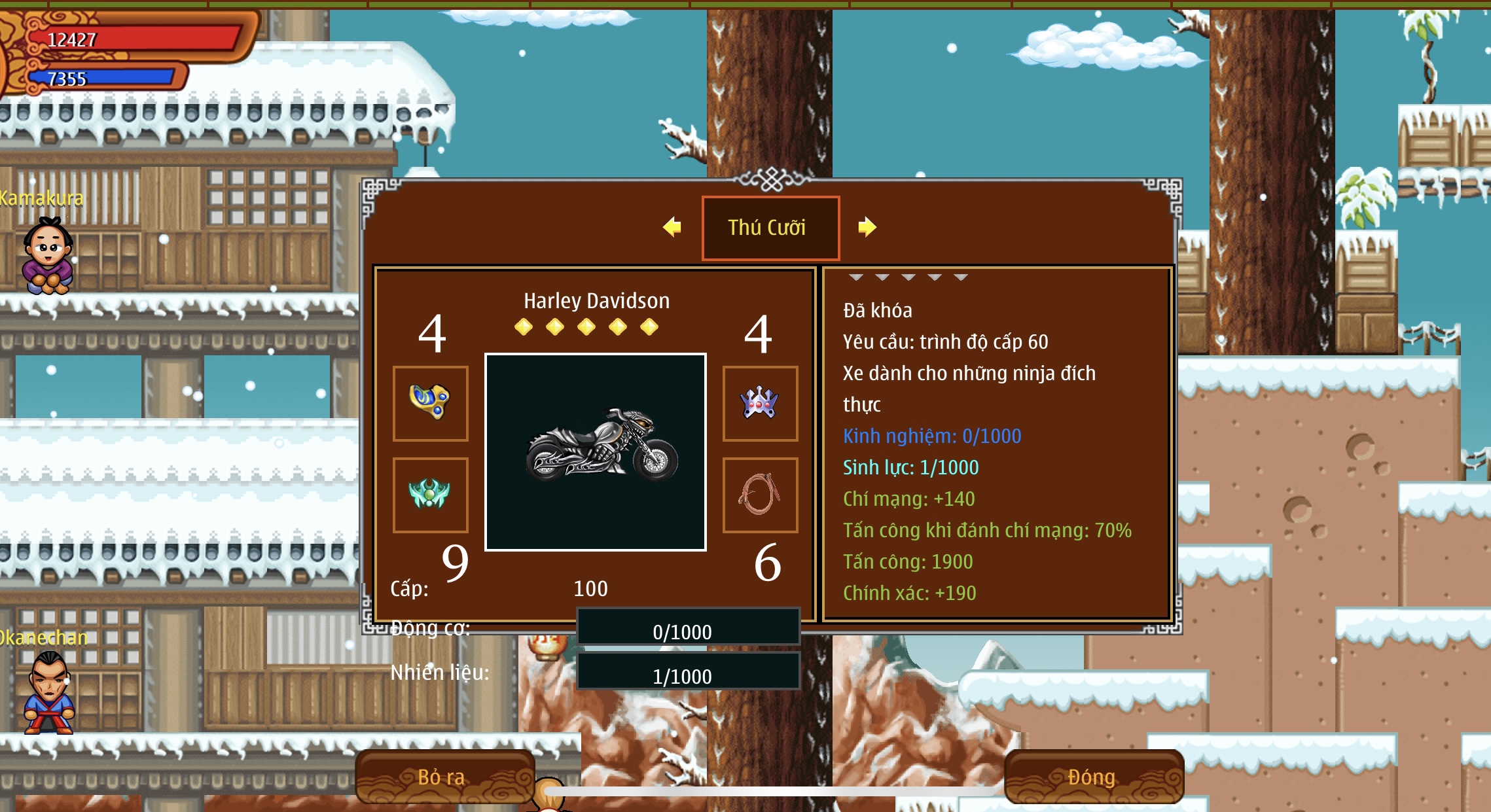Select the Harley Davidson motorcycle image

pyautogui.click(x=595, y=451)
